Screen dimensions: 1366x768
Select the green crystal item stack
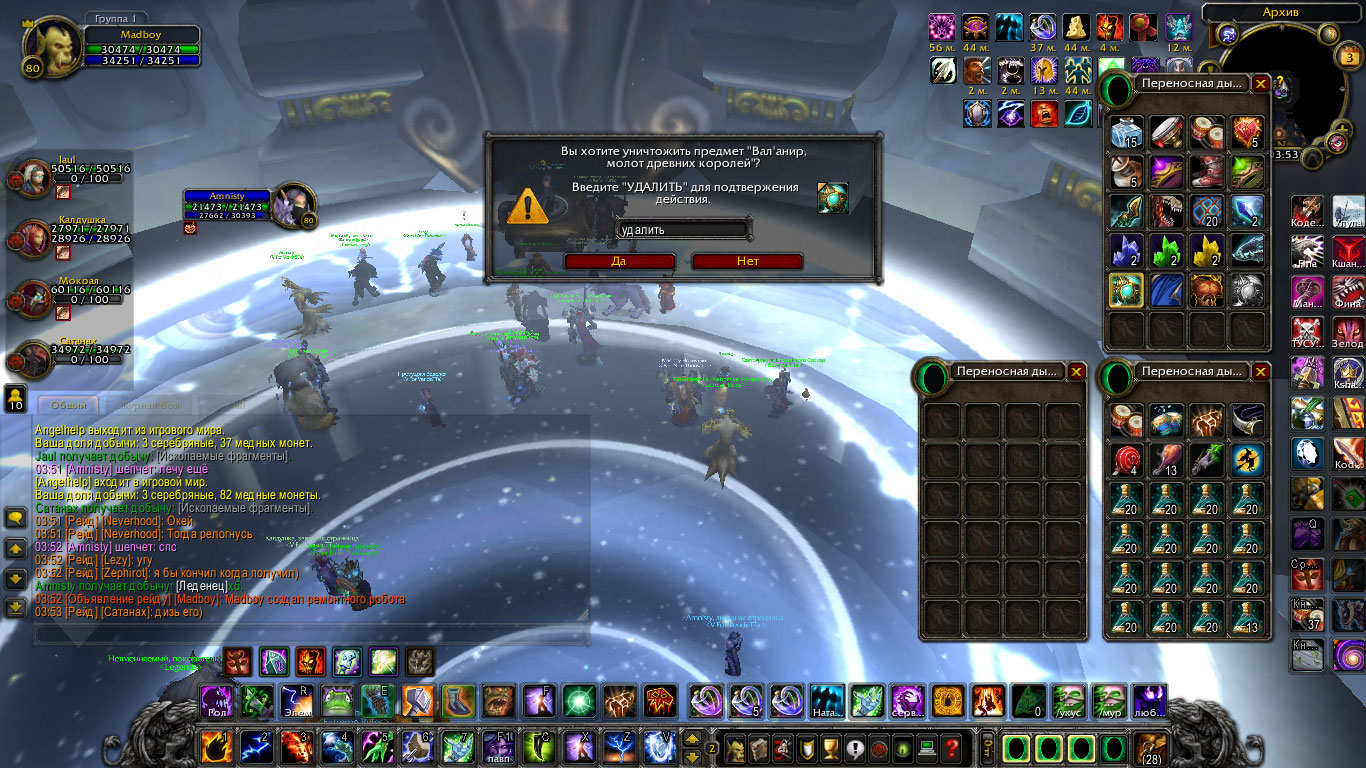(x=1167, y=250)
